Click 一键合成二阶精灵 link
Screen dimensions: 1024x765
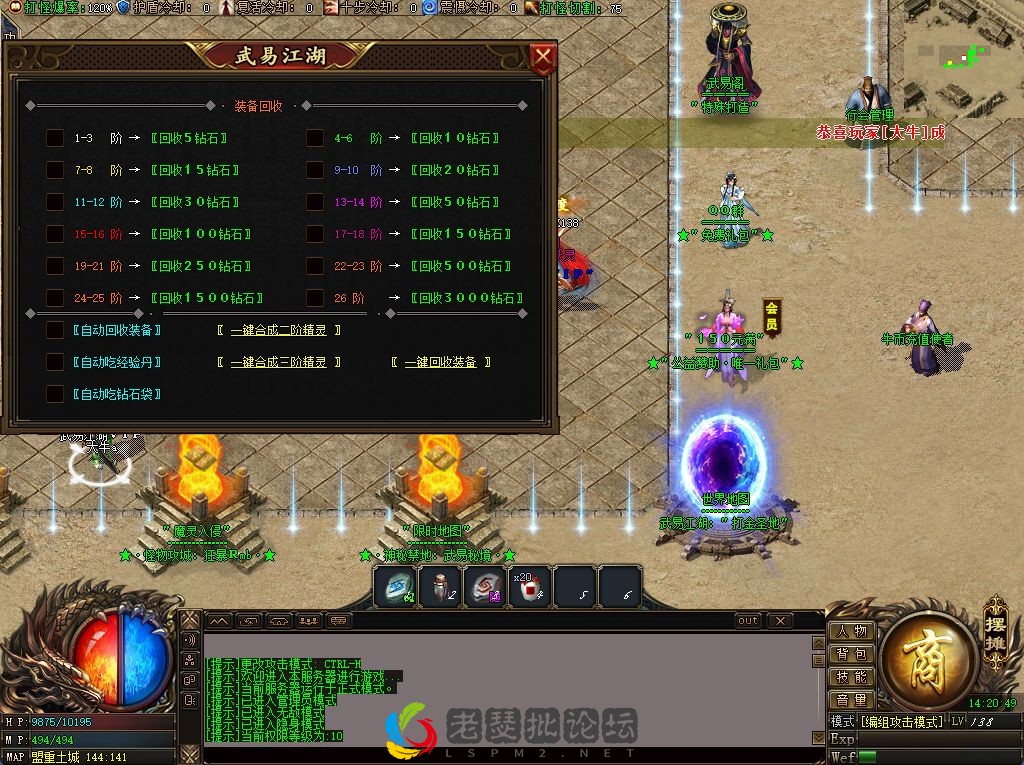(279, 331)
